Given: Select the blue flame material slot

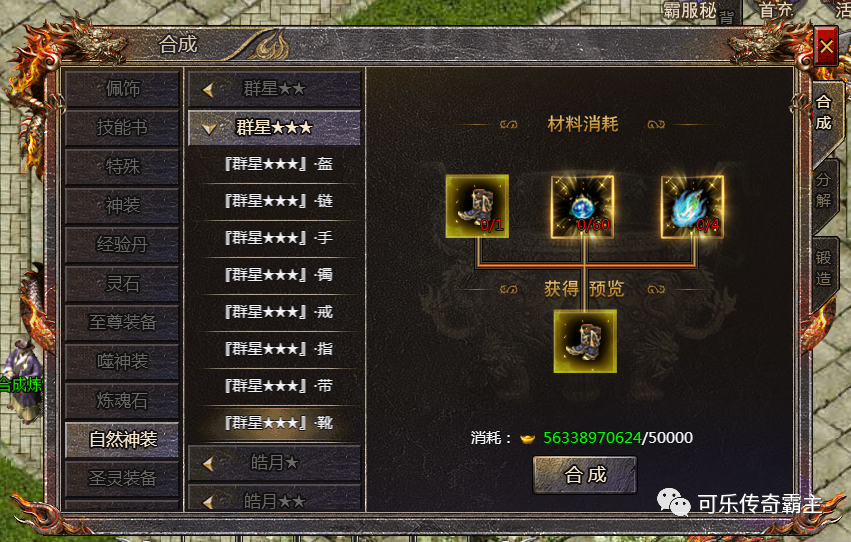Looking at the screenshot, I should pyautogui.click(x=692, y=207).
